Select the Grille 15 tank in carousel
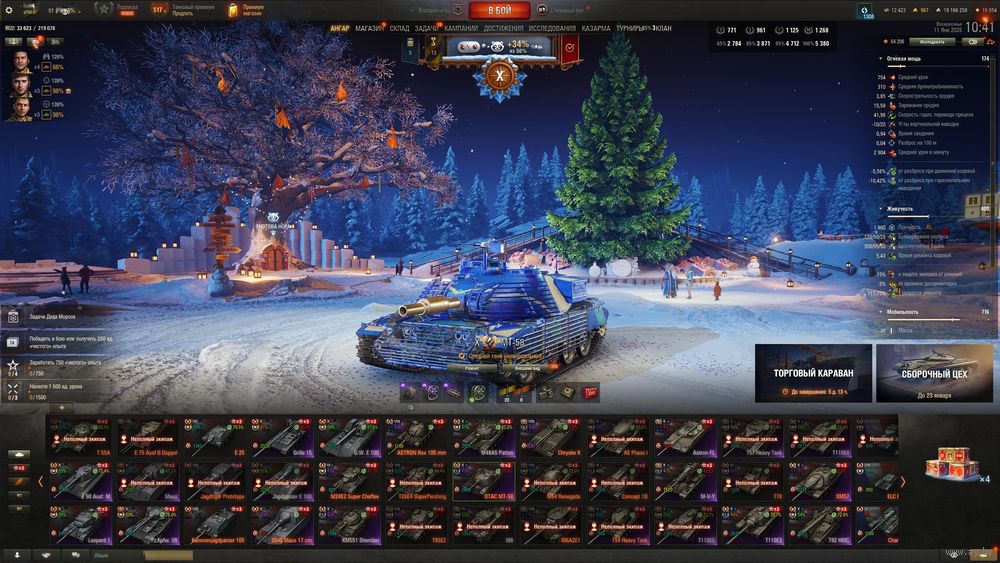Viewport: 1000px width, 563px height. (x=281, y=436)
